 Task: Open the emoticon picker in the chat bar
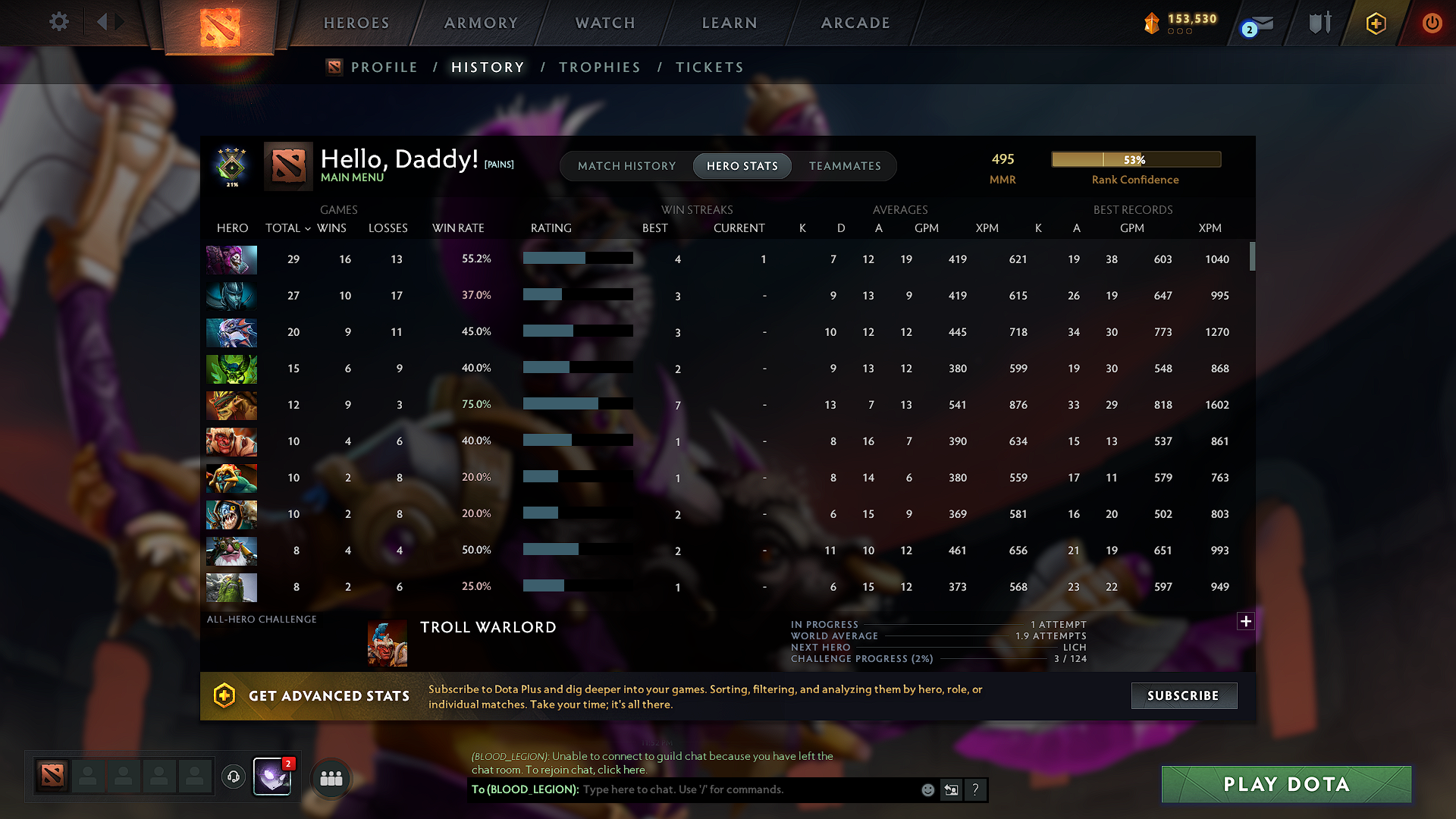click(927, 789)
